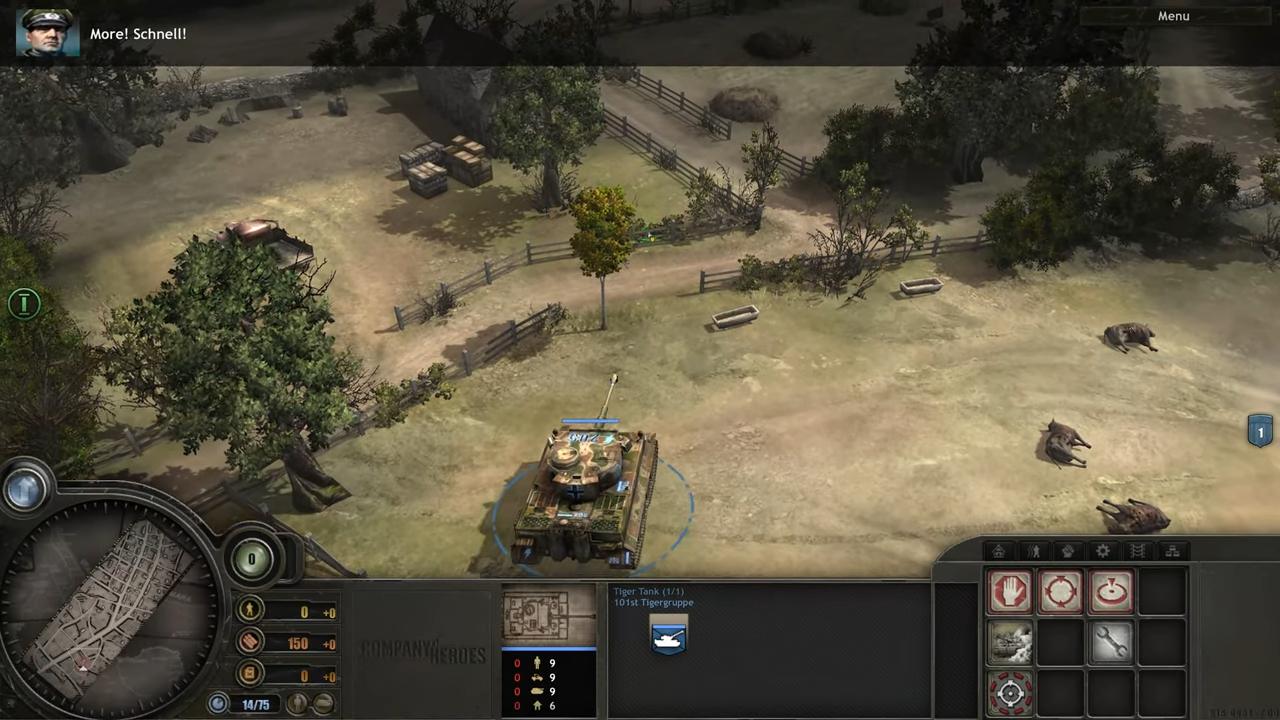The width and height of the screenshot is (1280, 720).
Task: Select control group 1 badge
Action: point(1260,432)
